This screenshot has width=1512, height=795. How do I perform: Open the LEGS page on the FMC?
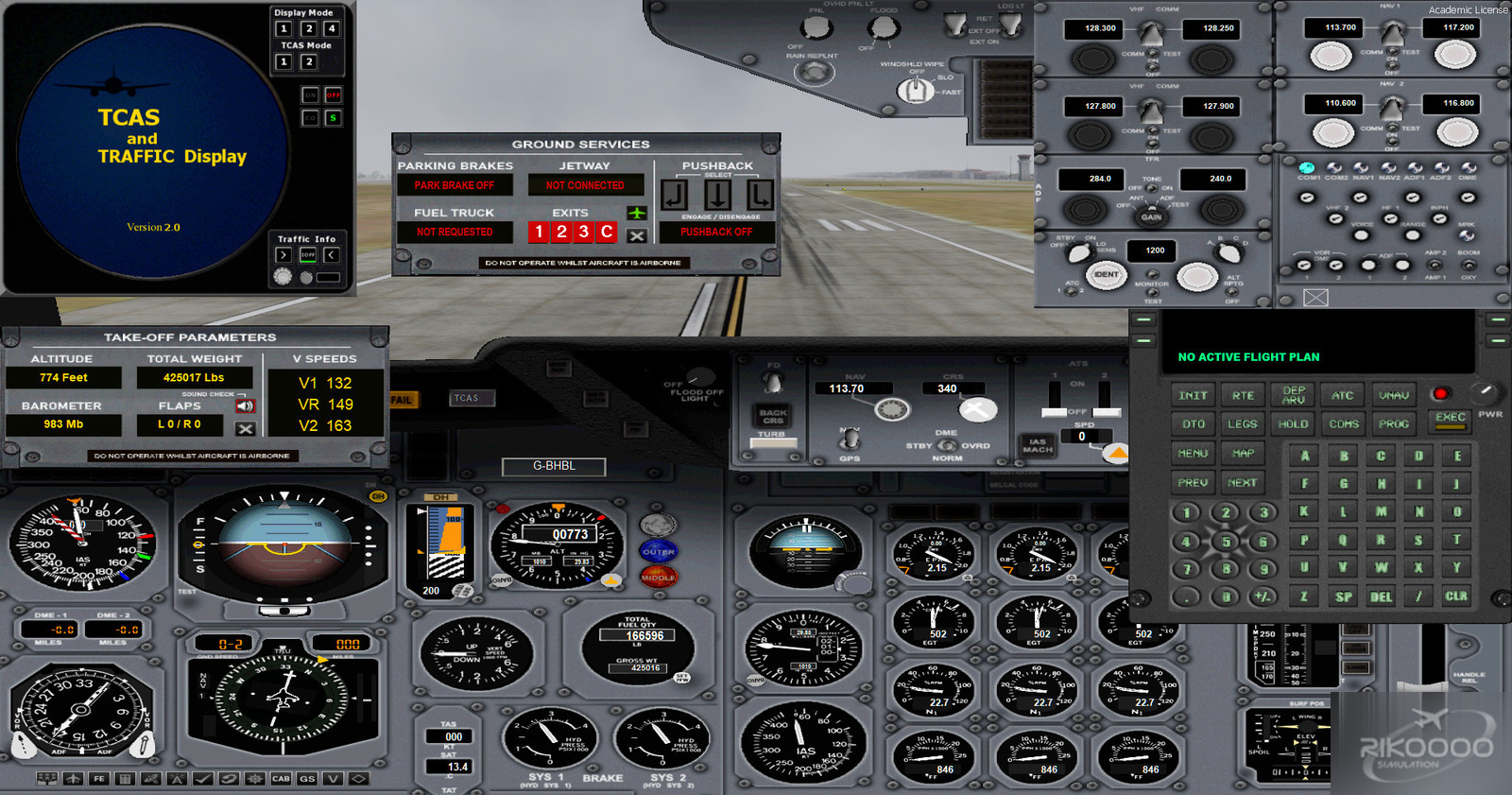click(1241, 423)
